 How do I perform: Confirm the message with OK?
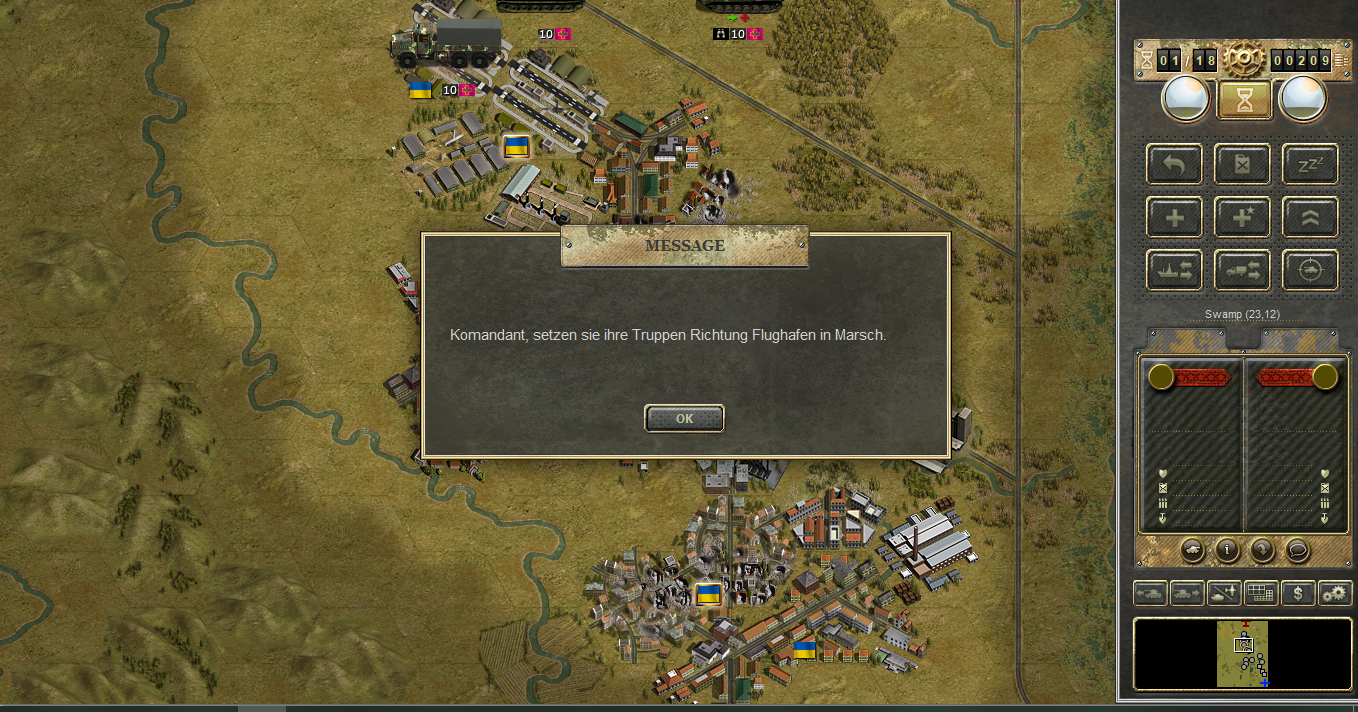tap(684, 419)
